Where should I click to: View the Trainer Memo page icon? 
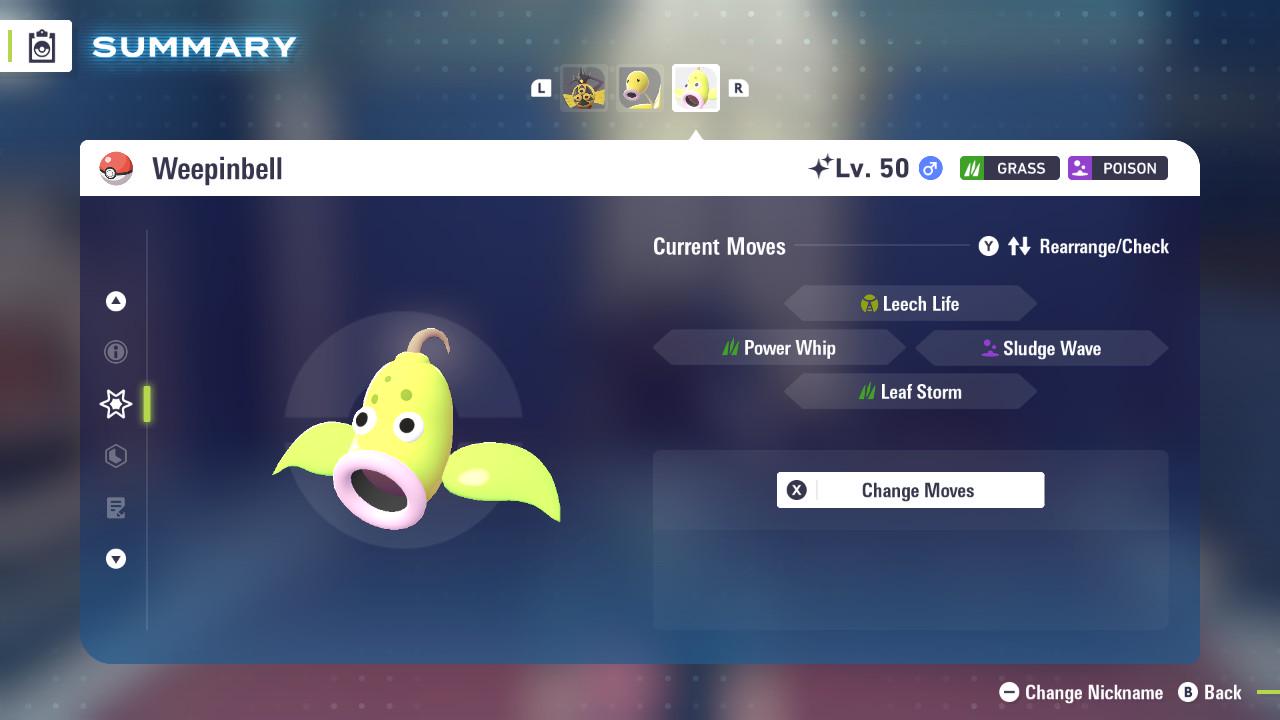[116, 508]
